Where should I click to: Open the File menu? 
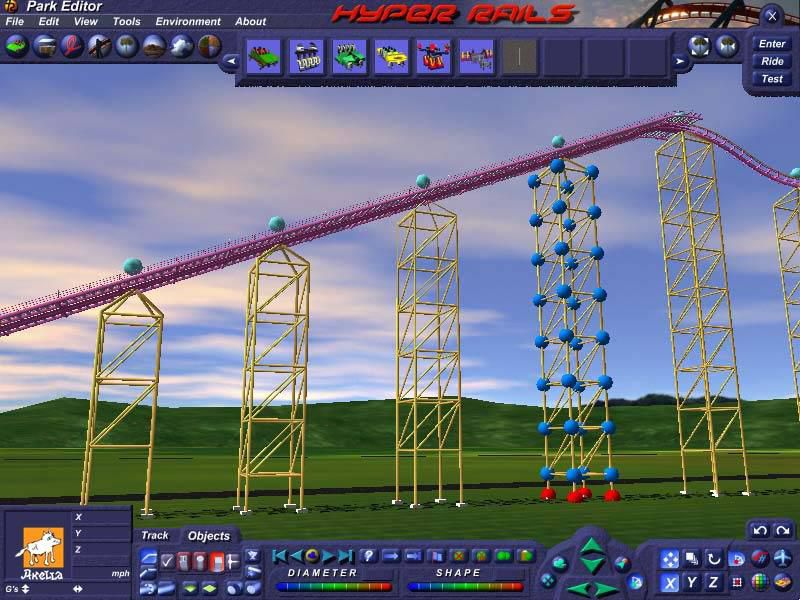pyautogui.click(x=14, y=21)
